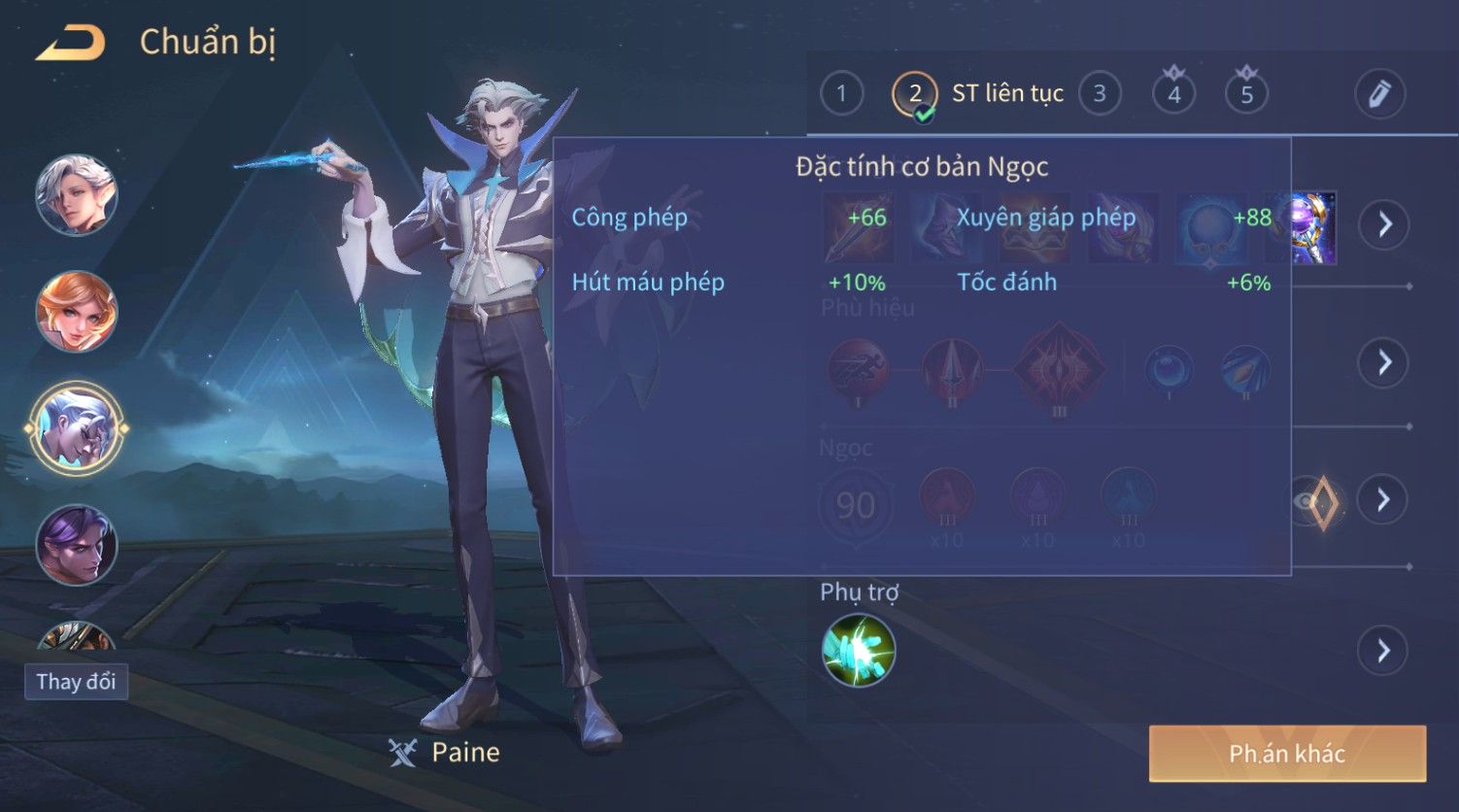Open Ngọc settings arrow
The width and height of the screenshot is (1459, 812).
[1384, 500]
